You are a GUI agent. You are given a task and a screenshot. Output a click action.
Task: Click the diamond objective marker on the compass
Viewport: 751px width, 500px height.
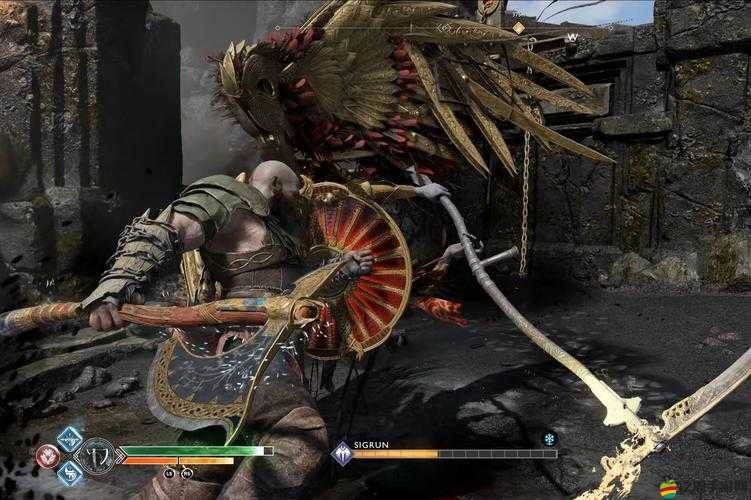click(x=519, y=28)
